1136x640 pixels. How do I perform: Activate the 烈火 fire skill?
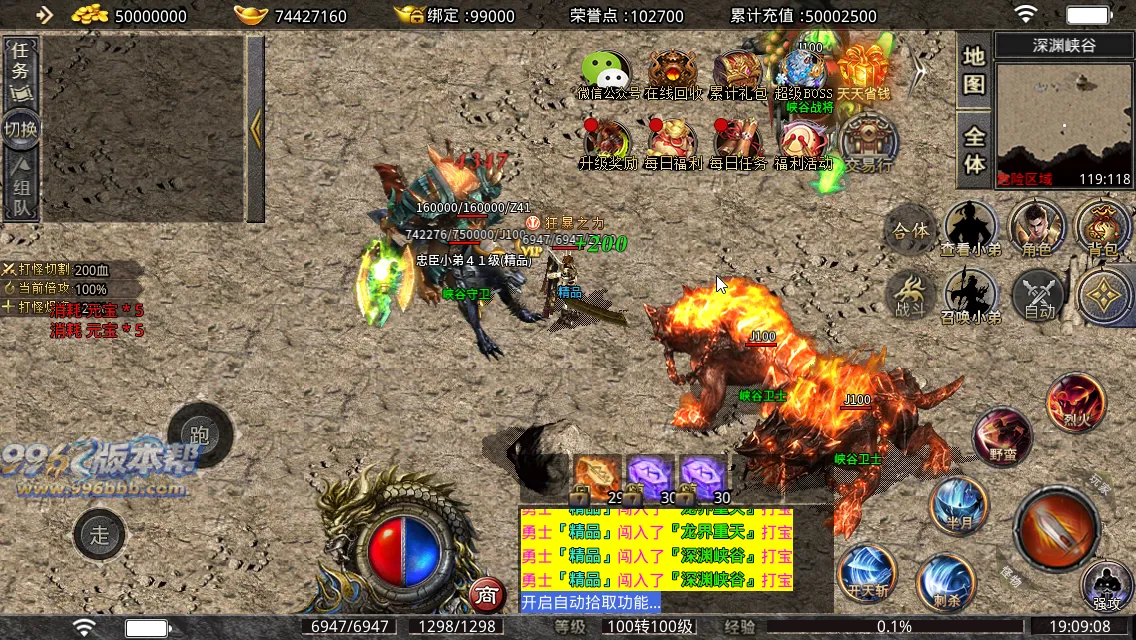click(x=1075, y=401)
